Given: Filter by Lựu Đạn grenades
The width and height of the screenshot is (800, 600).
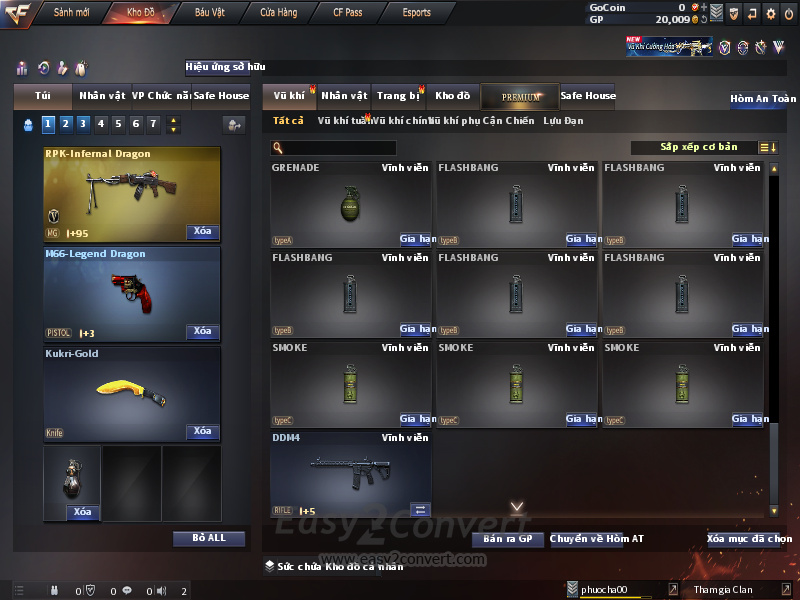Looking at the screenshot, I should coord(563,121).
